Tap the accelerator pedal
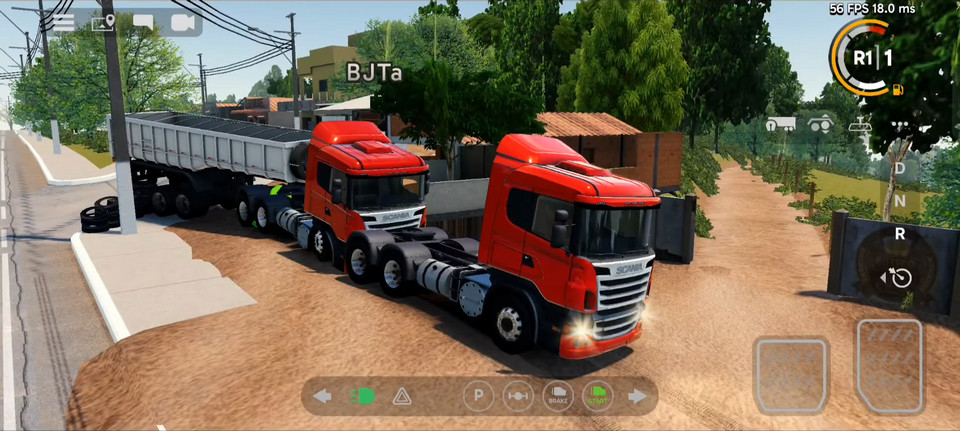 coord(889,365)
